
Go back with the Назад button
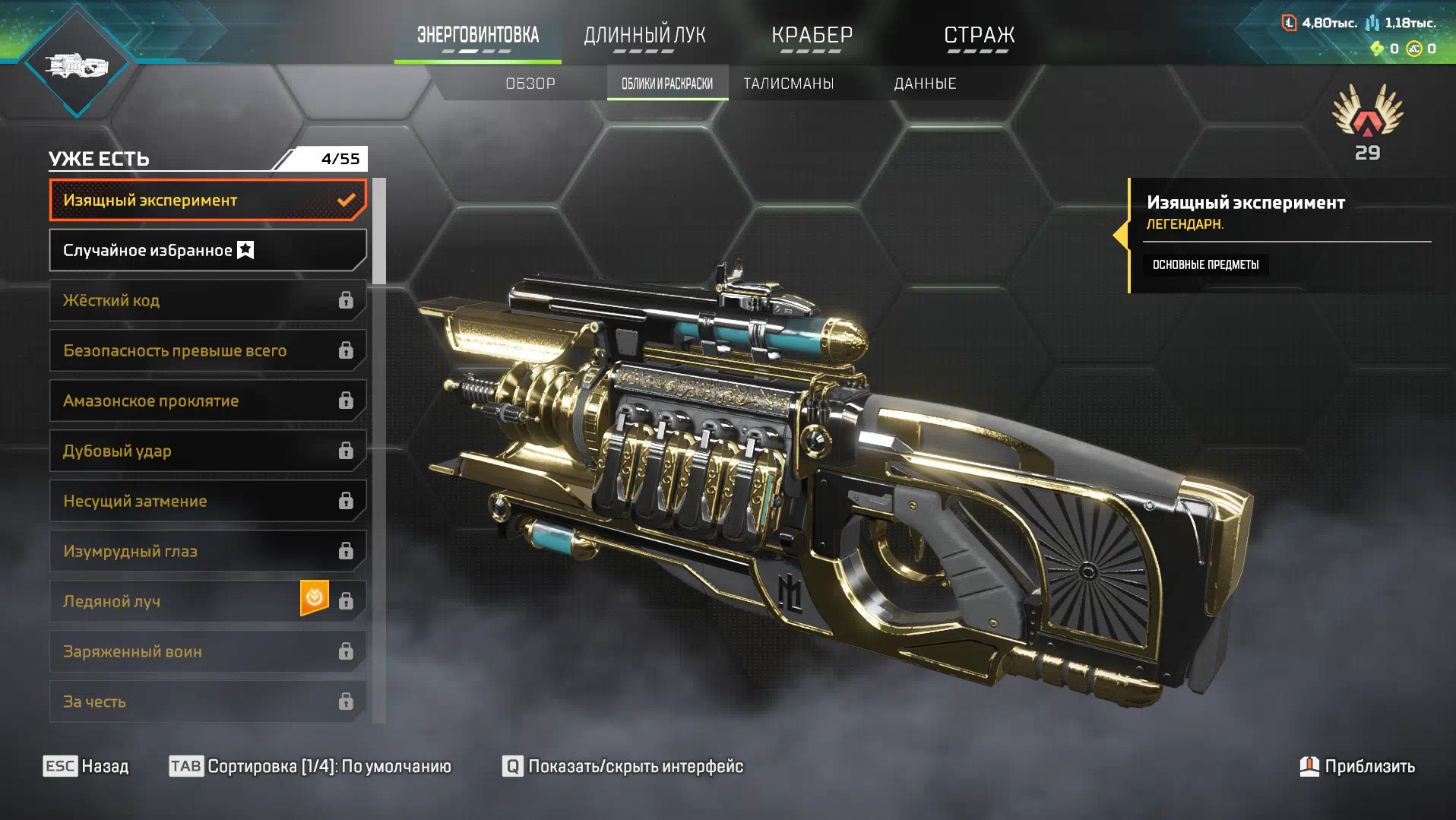pos(86,766)
